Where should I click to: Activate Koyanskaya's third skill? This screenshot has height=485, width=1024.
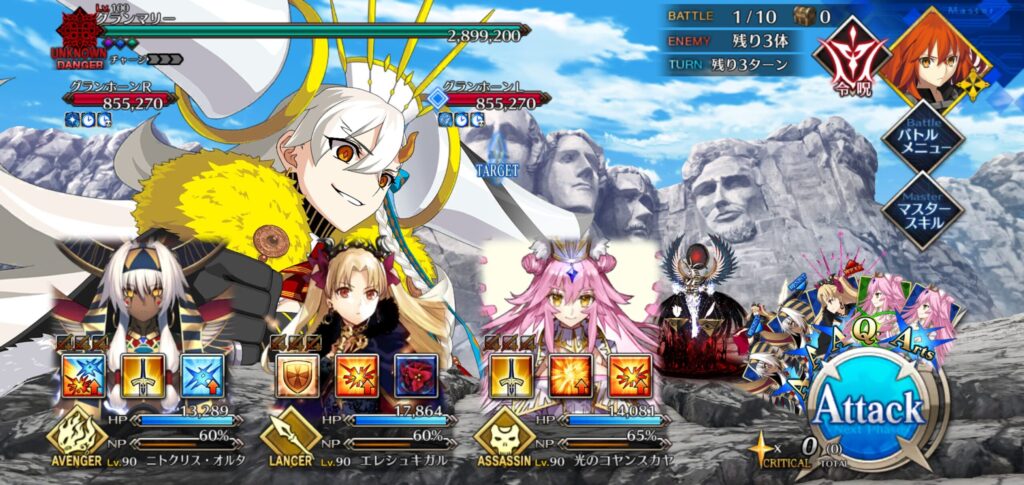(x=630, y=376)
